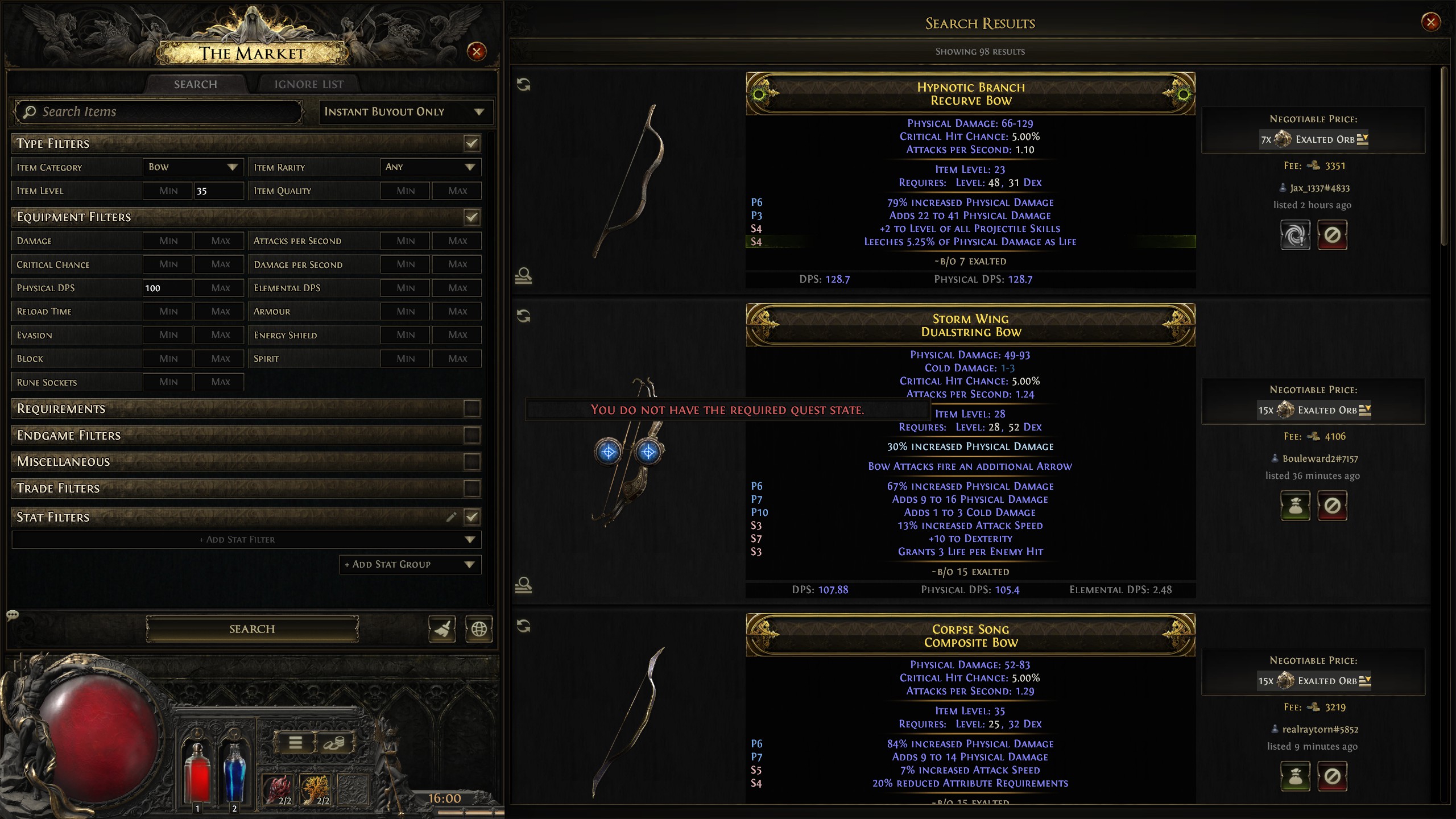Switch to the Ignore List tab
The height and width of the screenshot is (819, 1456).
click(309, 84)
